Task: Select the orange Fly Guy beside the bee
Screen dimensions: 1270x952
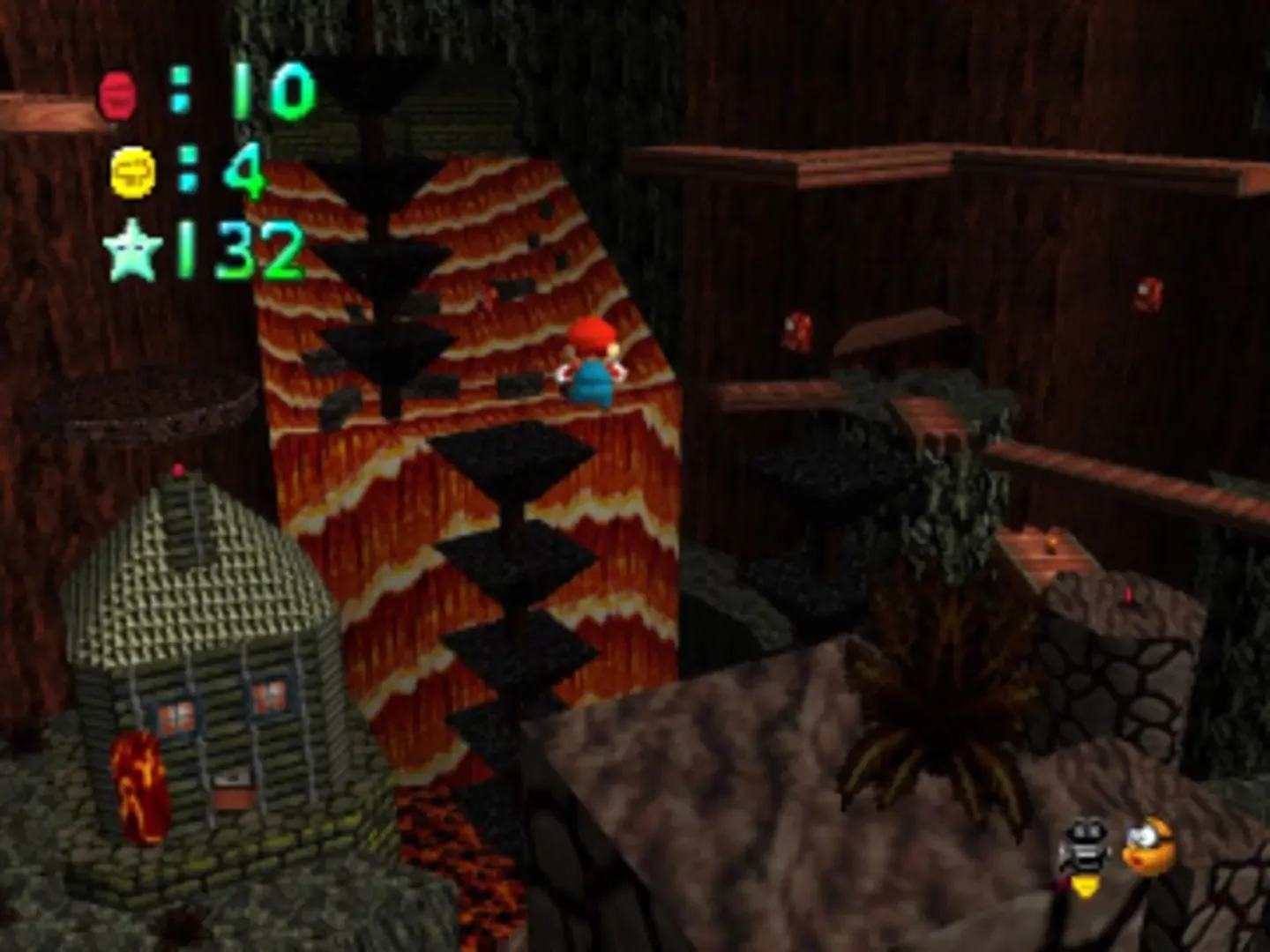Action: pos(1147,846)
